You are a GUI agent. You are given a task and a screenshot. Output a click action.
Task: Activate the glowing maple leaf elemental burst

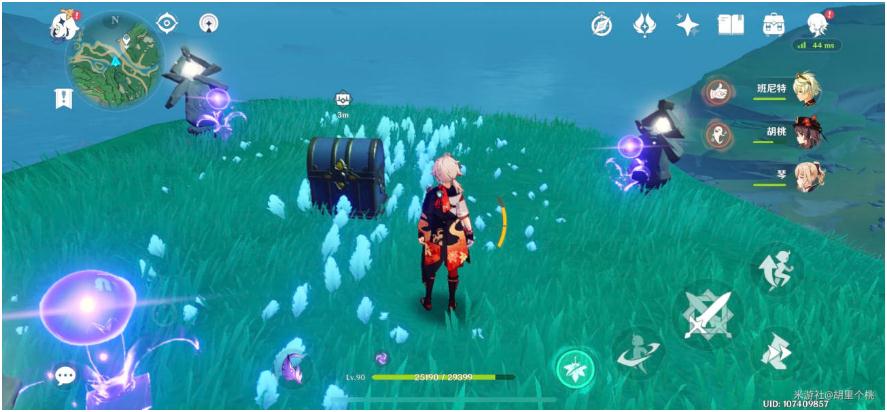tap(575, 368)
